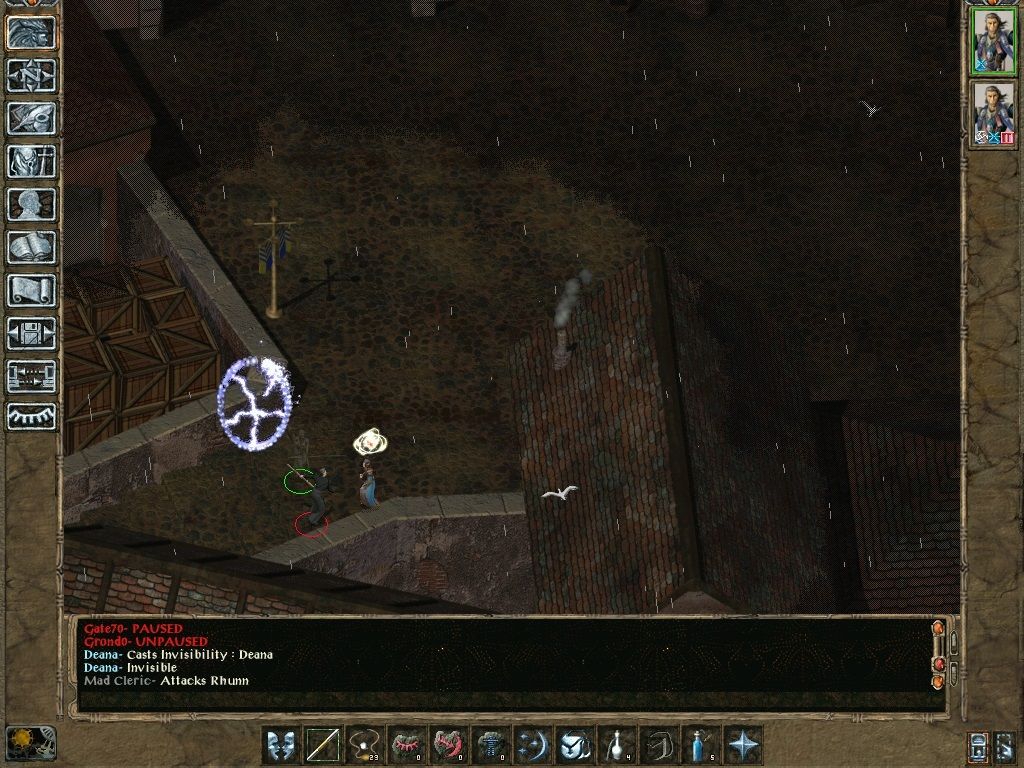Click the closed-eye rest button

pos(31,416)
